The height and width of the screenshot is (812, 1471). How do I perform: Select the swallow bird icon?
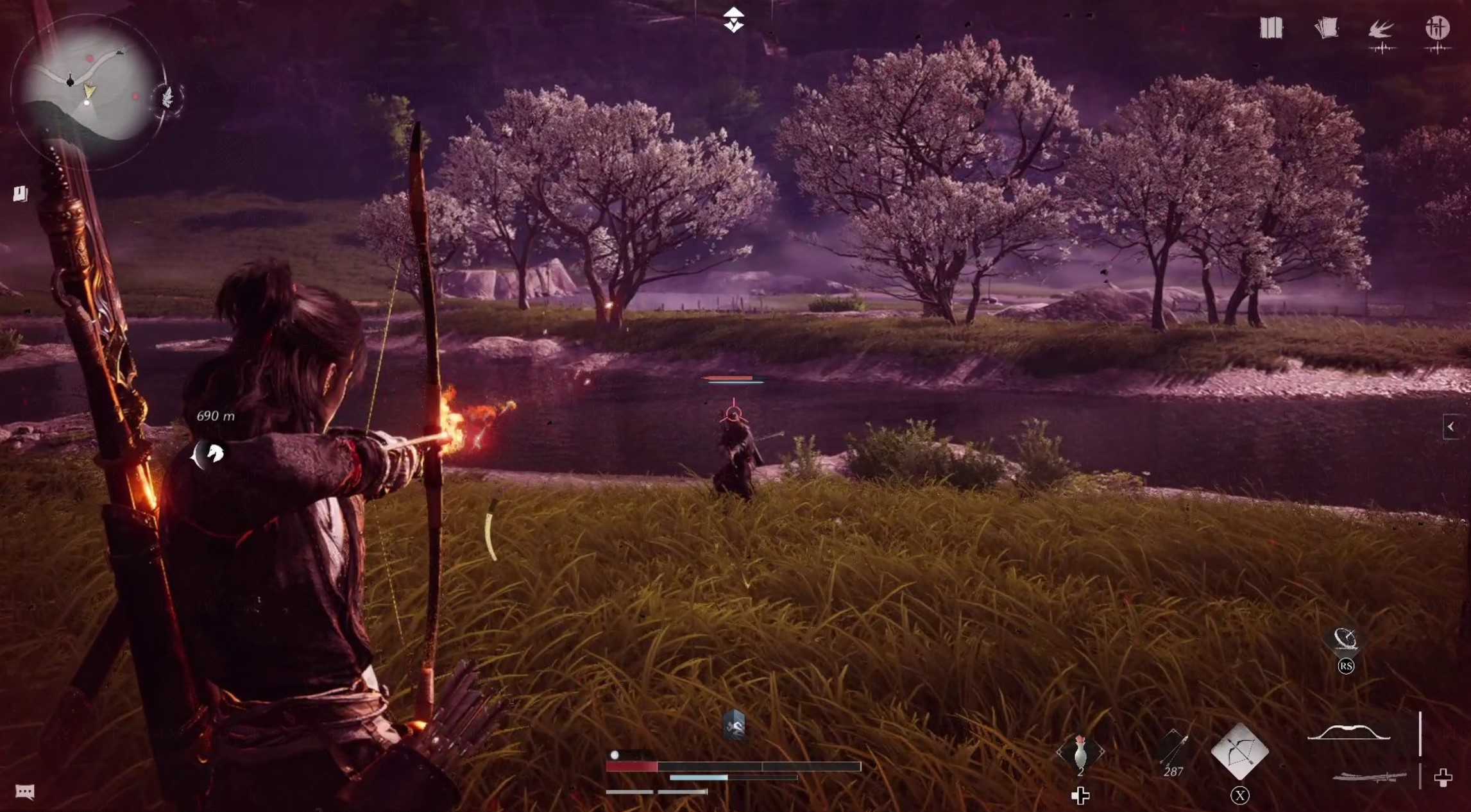coord(1381,30)
